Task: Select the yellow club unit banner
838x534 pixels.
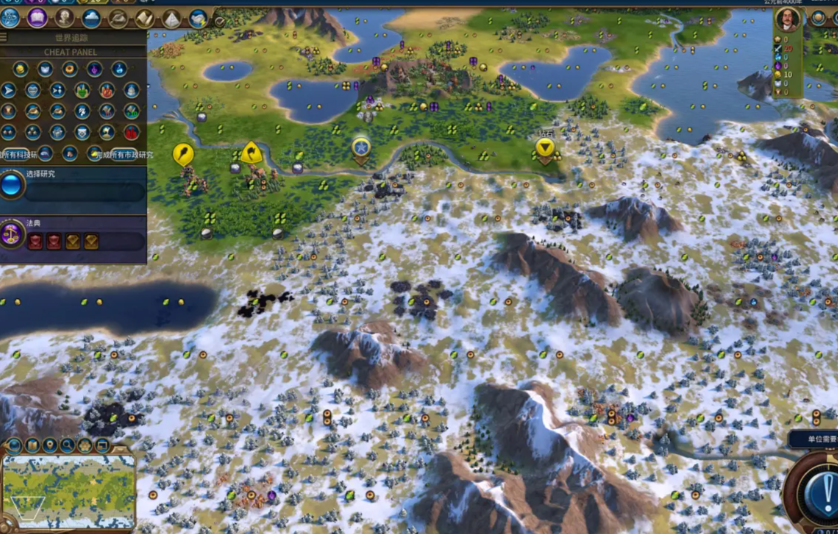Action: pos(183,153)
